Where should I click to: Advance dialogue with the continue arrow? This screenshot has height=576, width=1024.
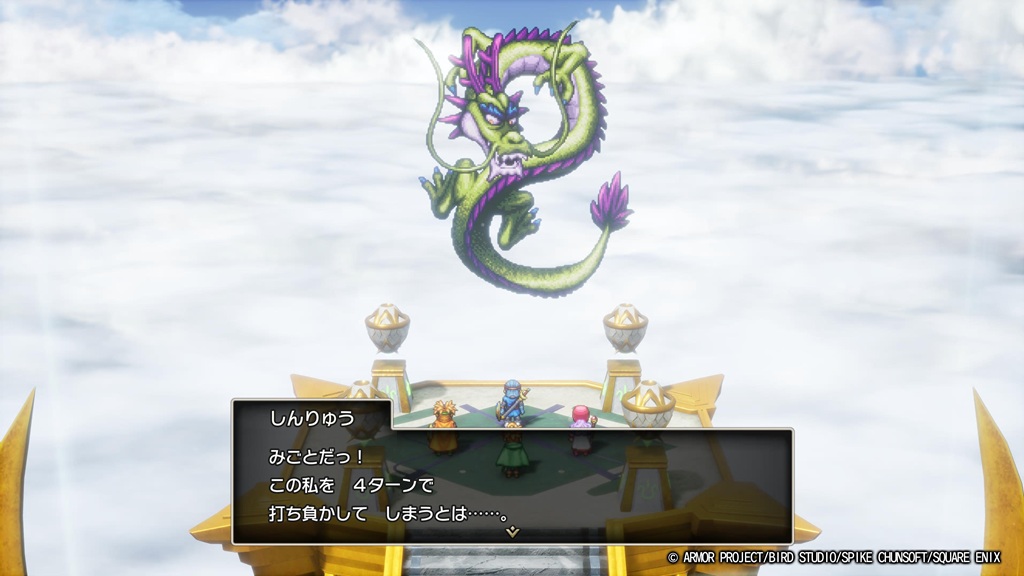tap(512, 532)
